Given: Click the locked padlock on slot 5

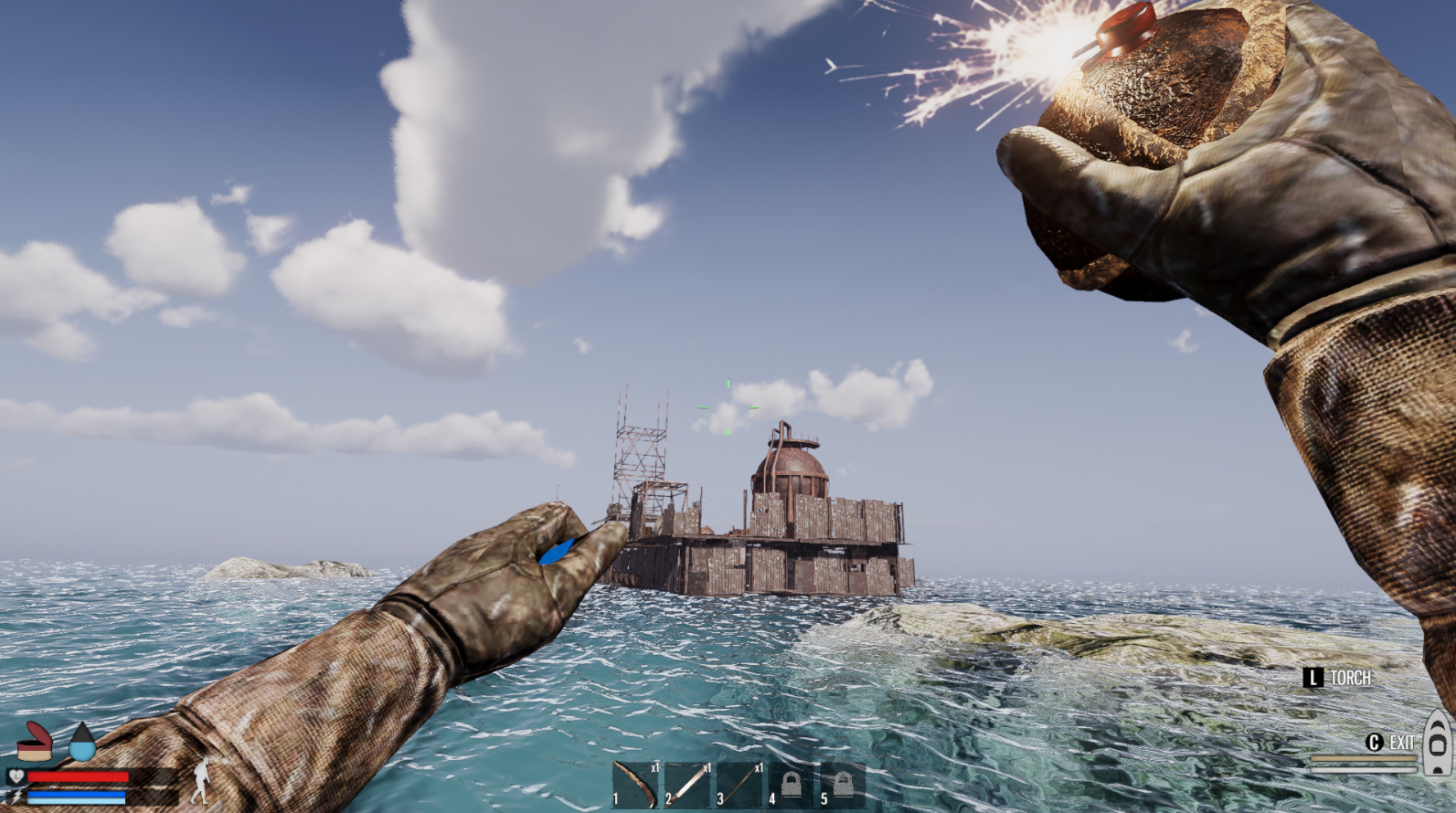Looking at the screenshot, I should (843, 783).
